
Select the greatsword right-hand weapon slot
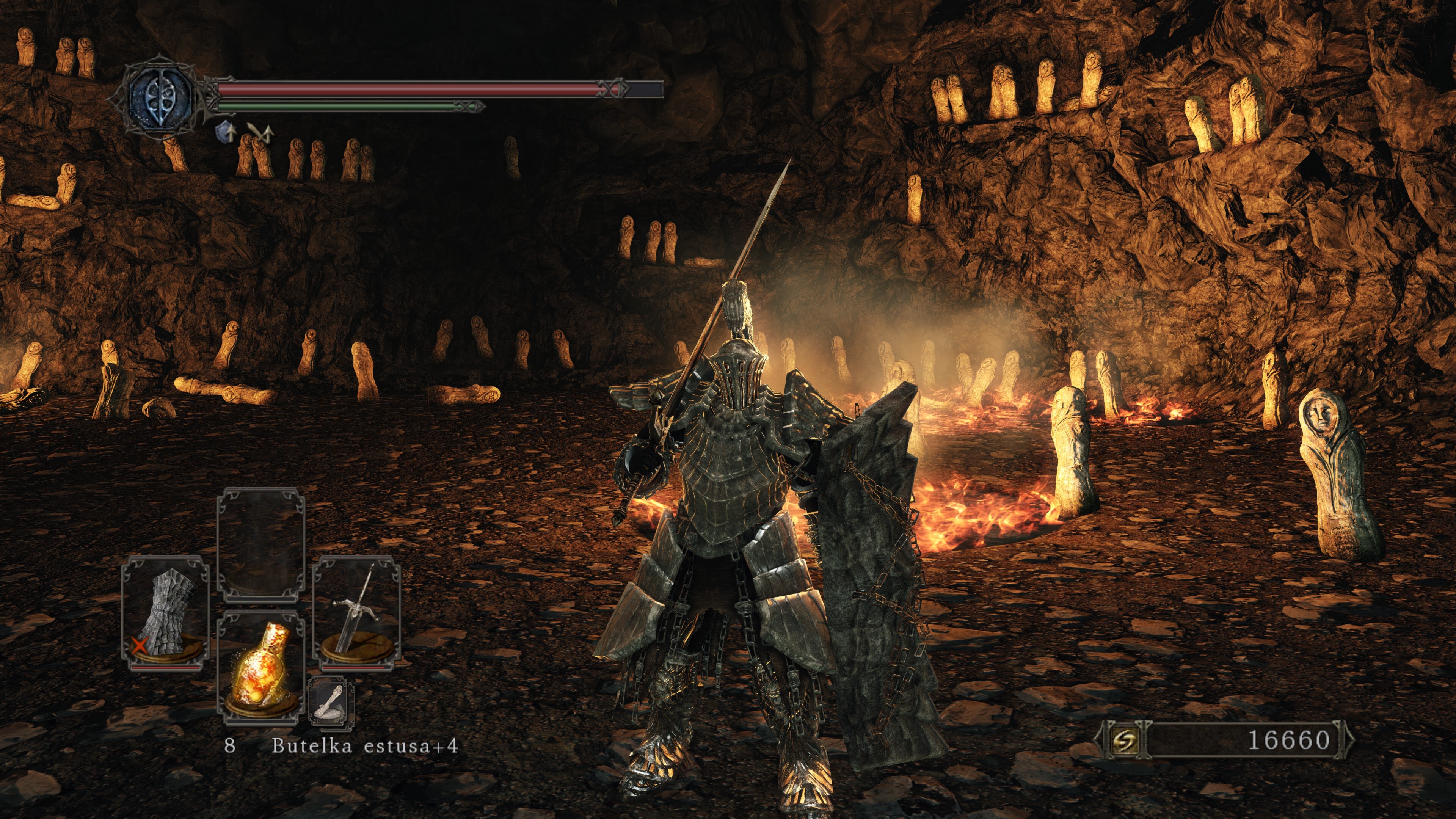(x=357, y=613)
